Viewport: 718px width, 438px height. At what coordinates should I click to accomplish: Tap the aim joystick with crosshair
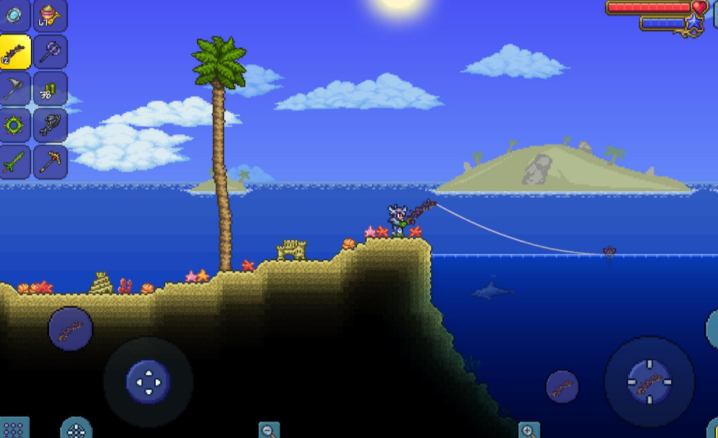[649, 380]
